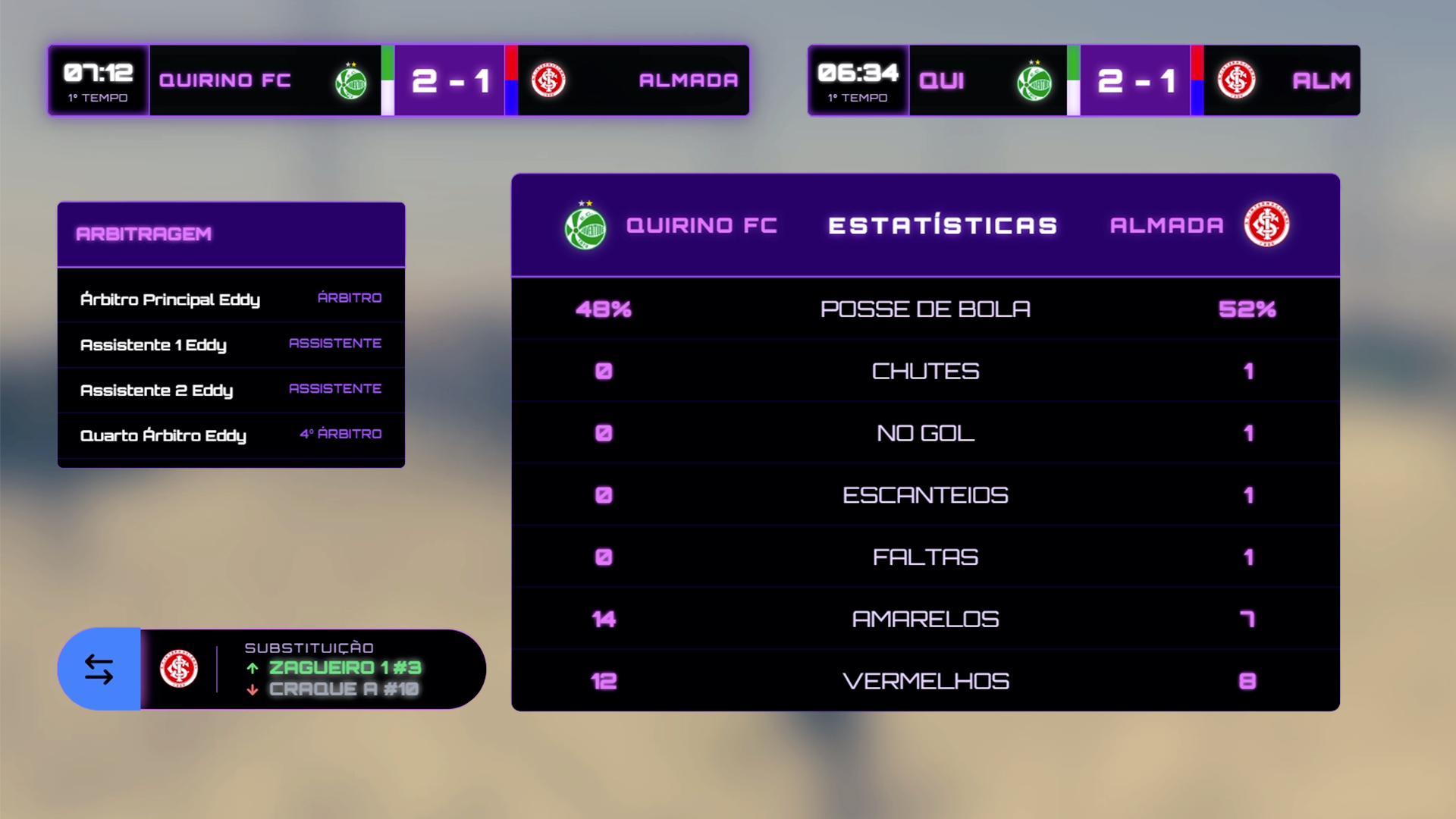Click the green arrow next to ZAGUEIRO 1 #3
Image resolution: width=1456 pixels, height=819 pixels.
[x=252, y=668]
